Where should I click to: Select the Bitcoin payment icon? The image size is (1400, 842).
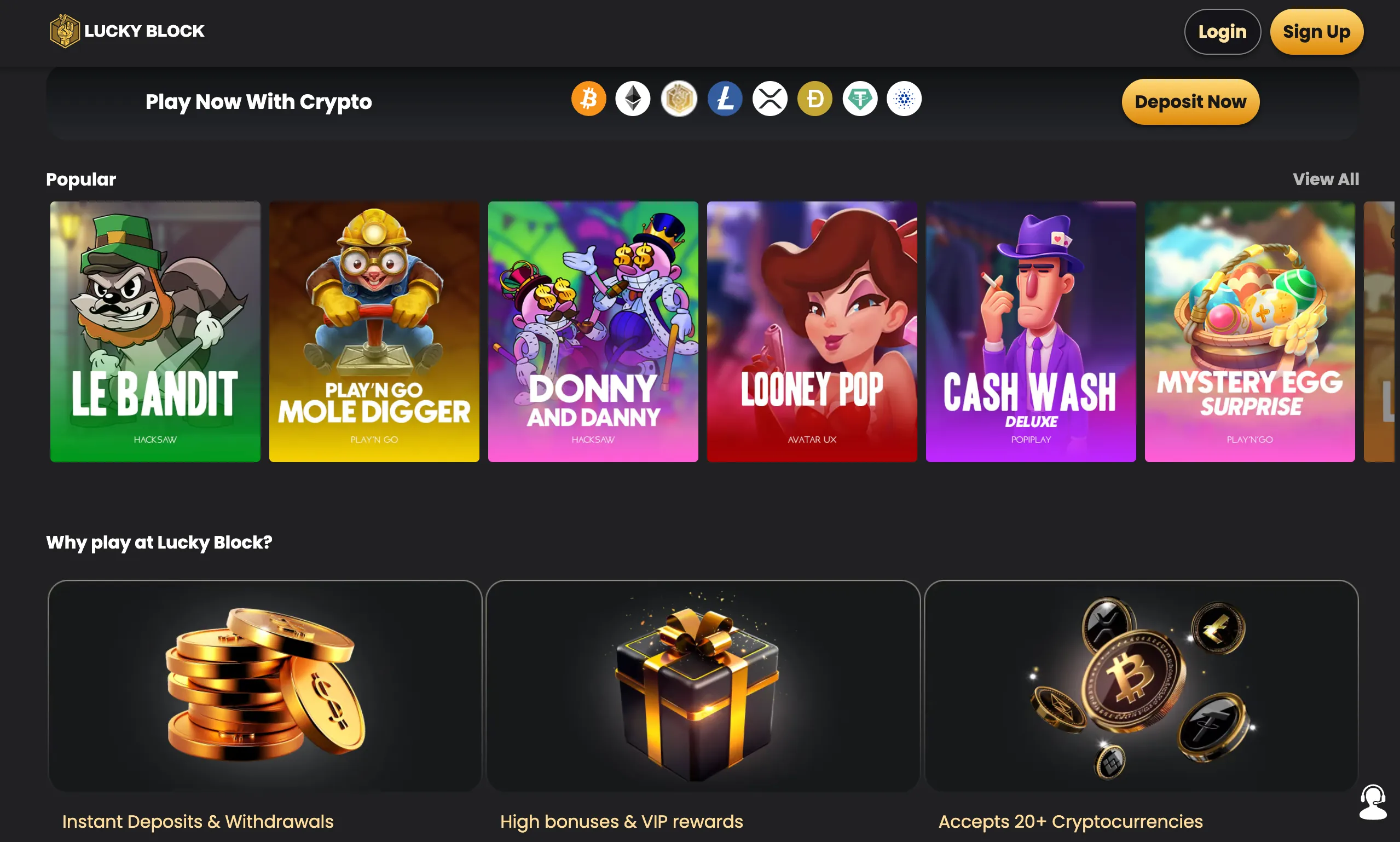click(x=588, y=99)
